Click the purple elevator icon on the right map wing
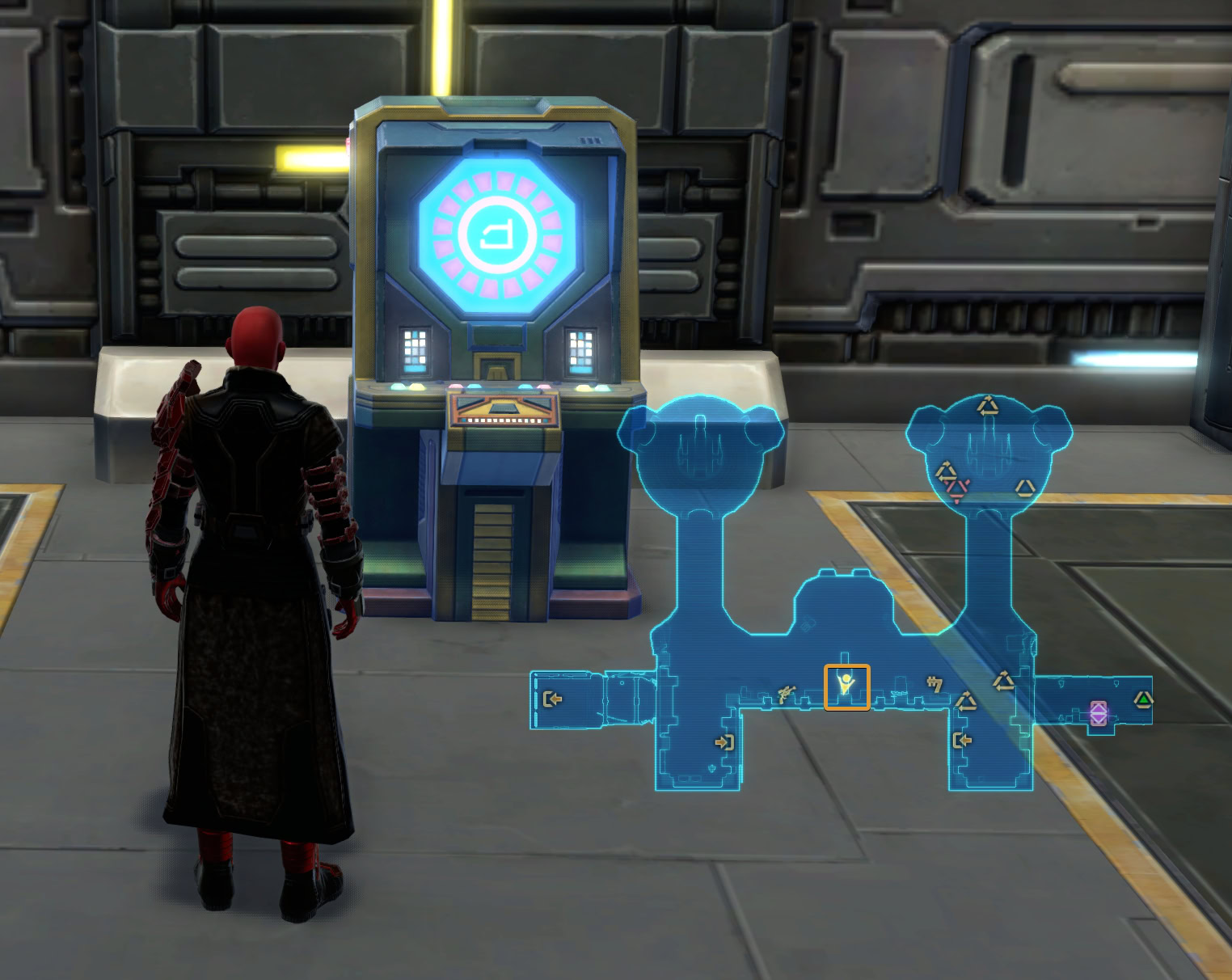The height and width of the screenshot is (980, 1232). point(1099,712)
